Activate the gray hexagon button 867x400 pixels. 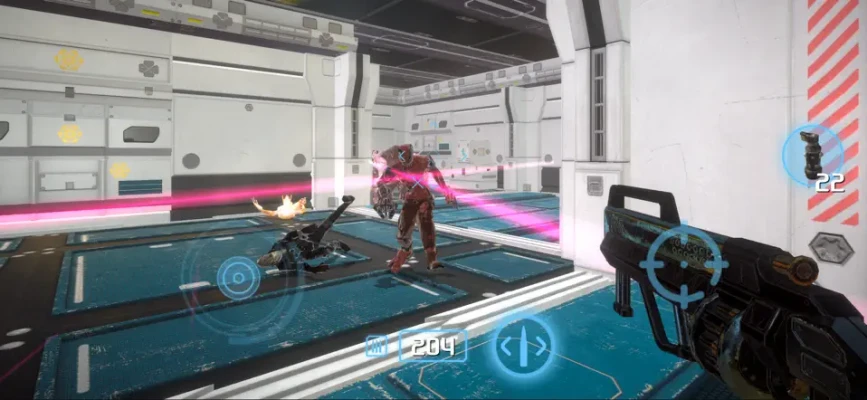coord(829,247)
